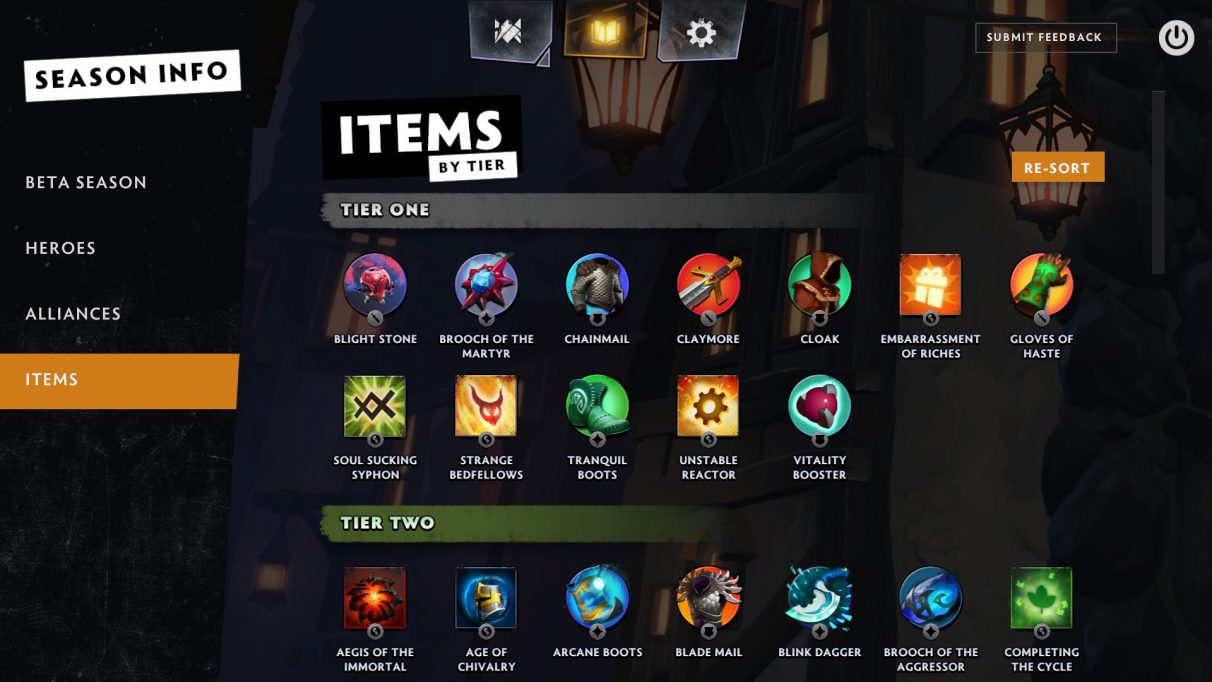View the Chainmail item
The height and width of the screenshot is (682, 1212).
(x=597, y=285)
